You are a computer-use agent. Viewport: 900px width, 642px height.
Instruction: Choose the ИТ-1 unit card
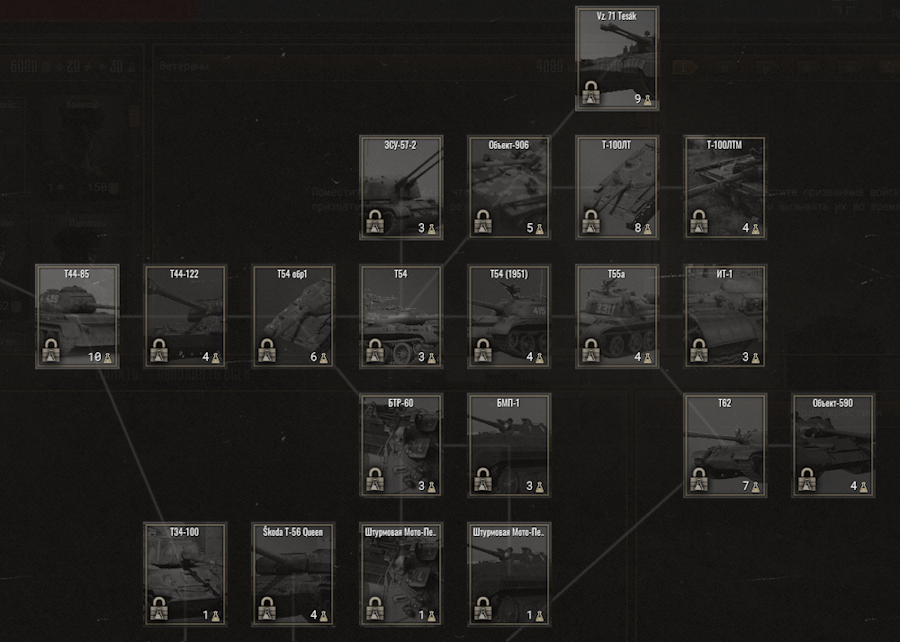[725, 316]
